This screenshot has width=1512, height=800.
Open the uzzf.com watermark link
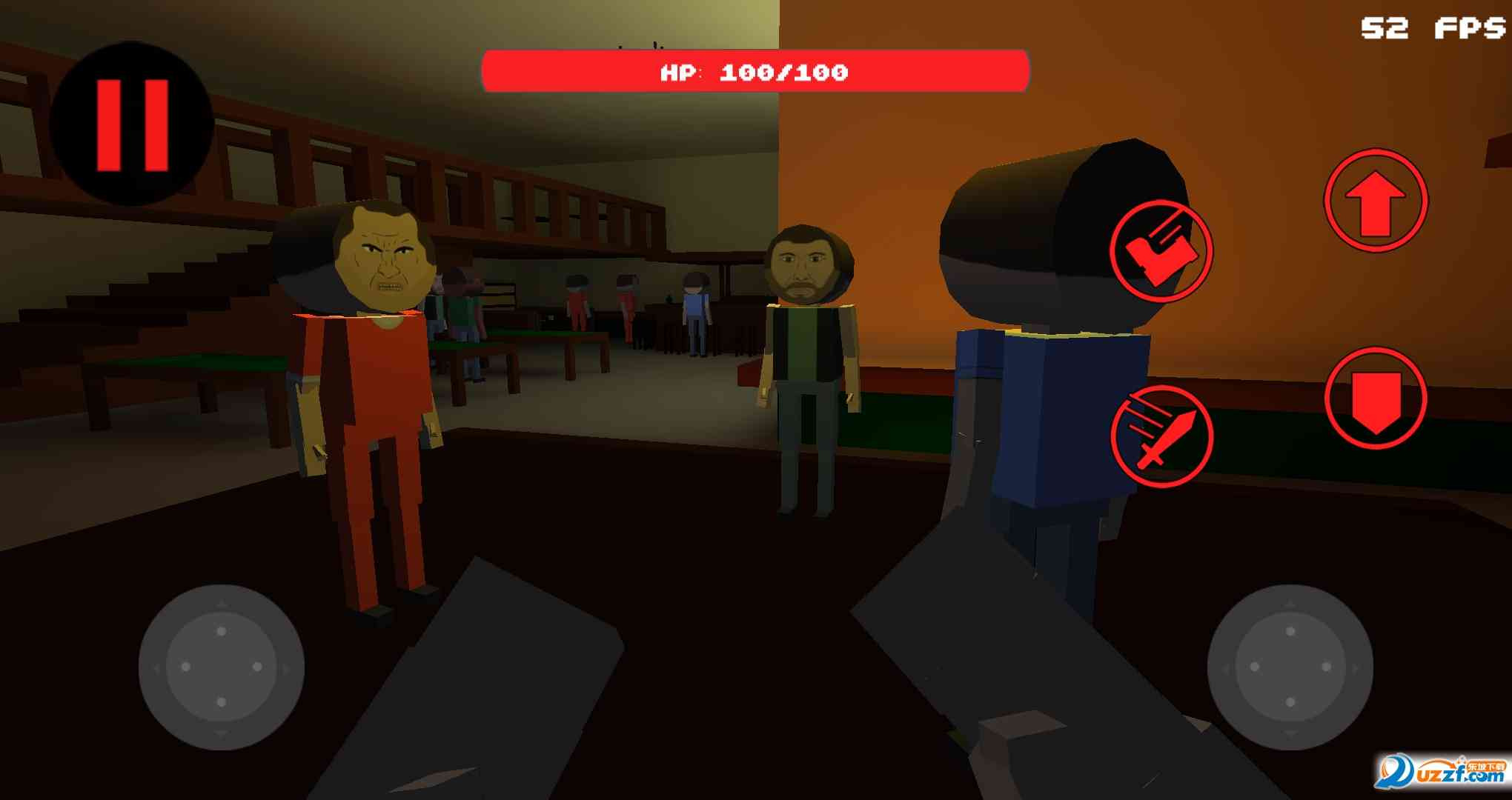pyautogui.click(x=1441, y=772)
